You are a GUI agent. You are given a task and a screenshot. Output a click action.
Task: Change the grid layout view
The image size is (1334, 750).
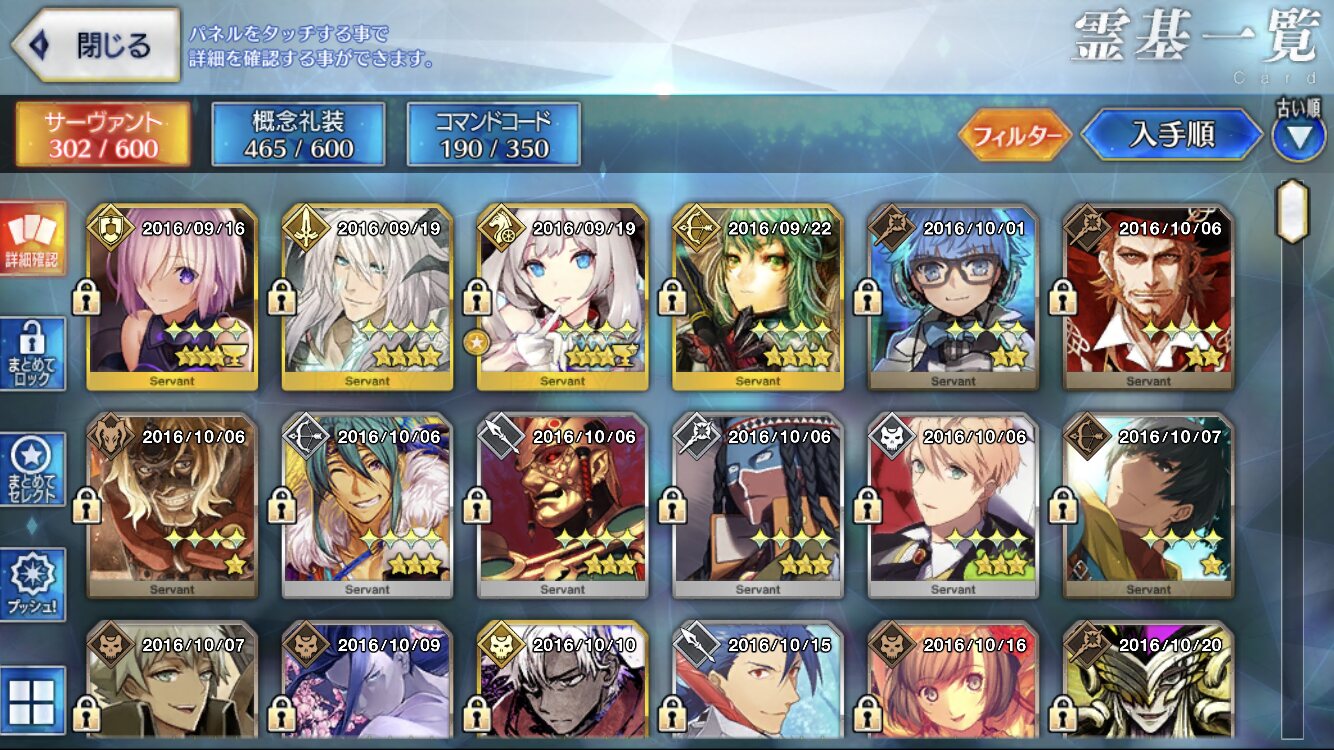[32, 700]
